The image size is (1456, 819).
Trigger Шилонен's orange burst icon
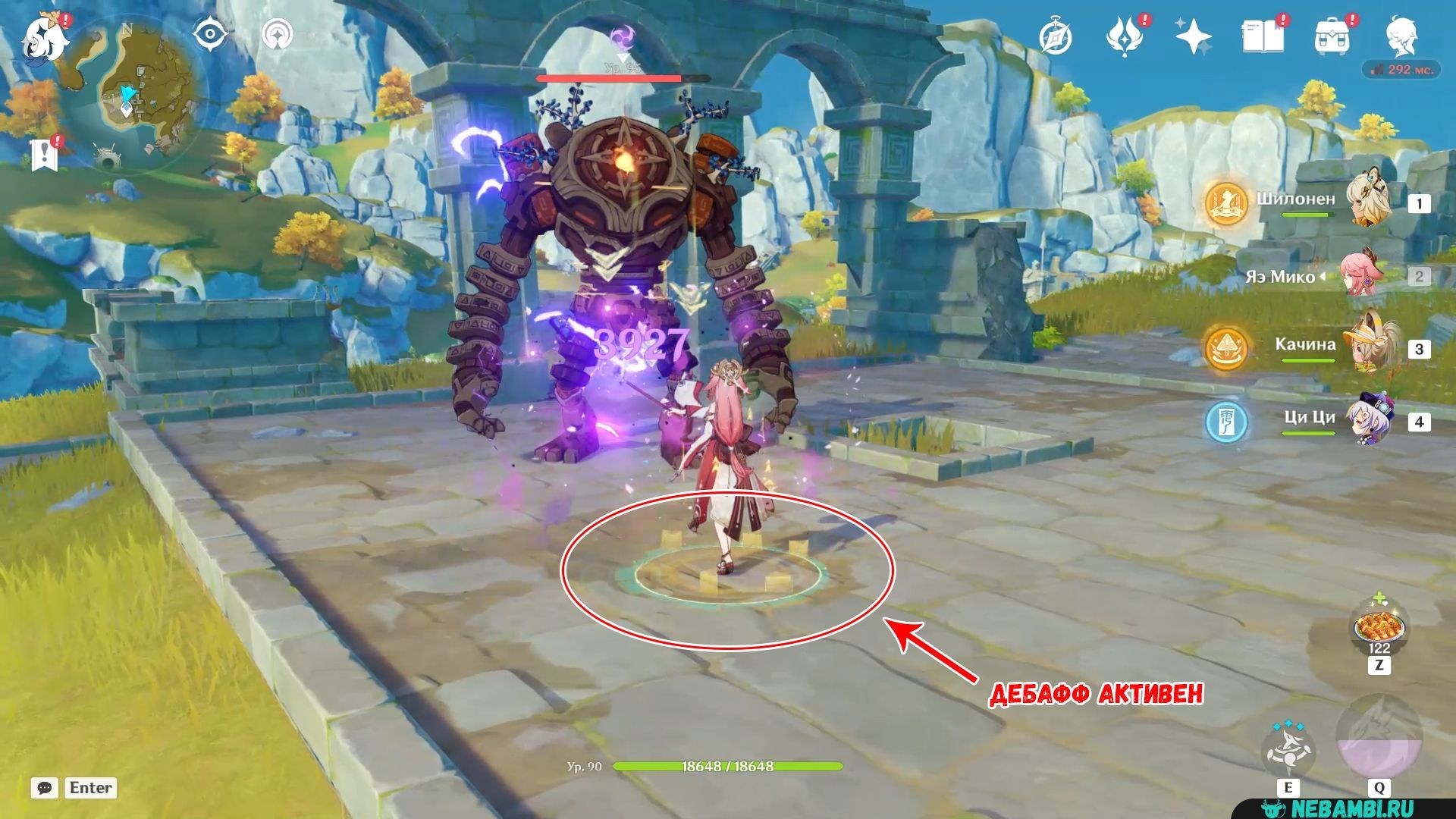1225,202
